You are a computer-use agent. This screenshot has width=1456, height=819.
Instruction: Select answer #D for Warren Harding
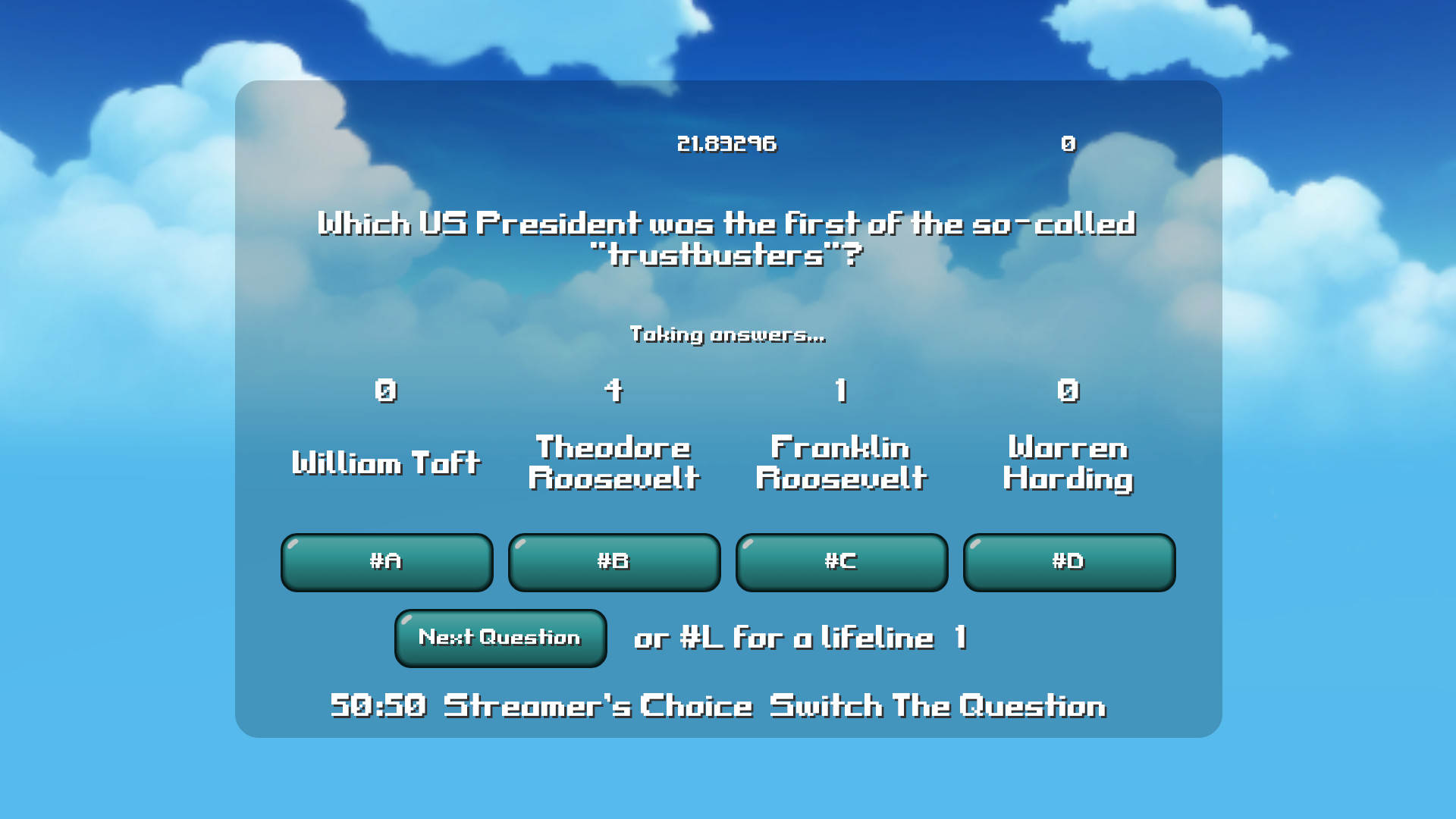(x=1068, y=562)
